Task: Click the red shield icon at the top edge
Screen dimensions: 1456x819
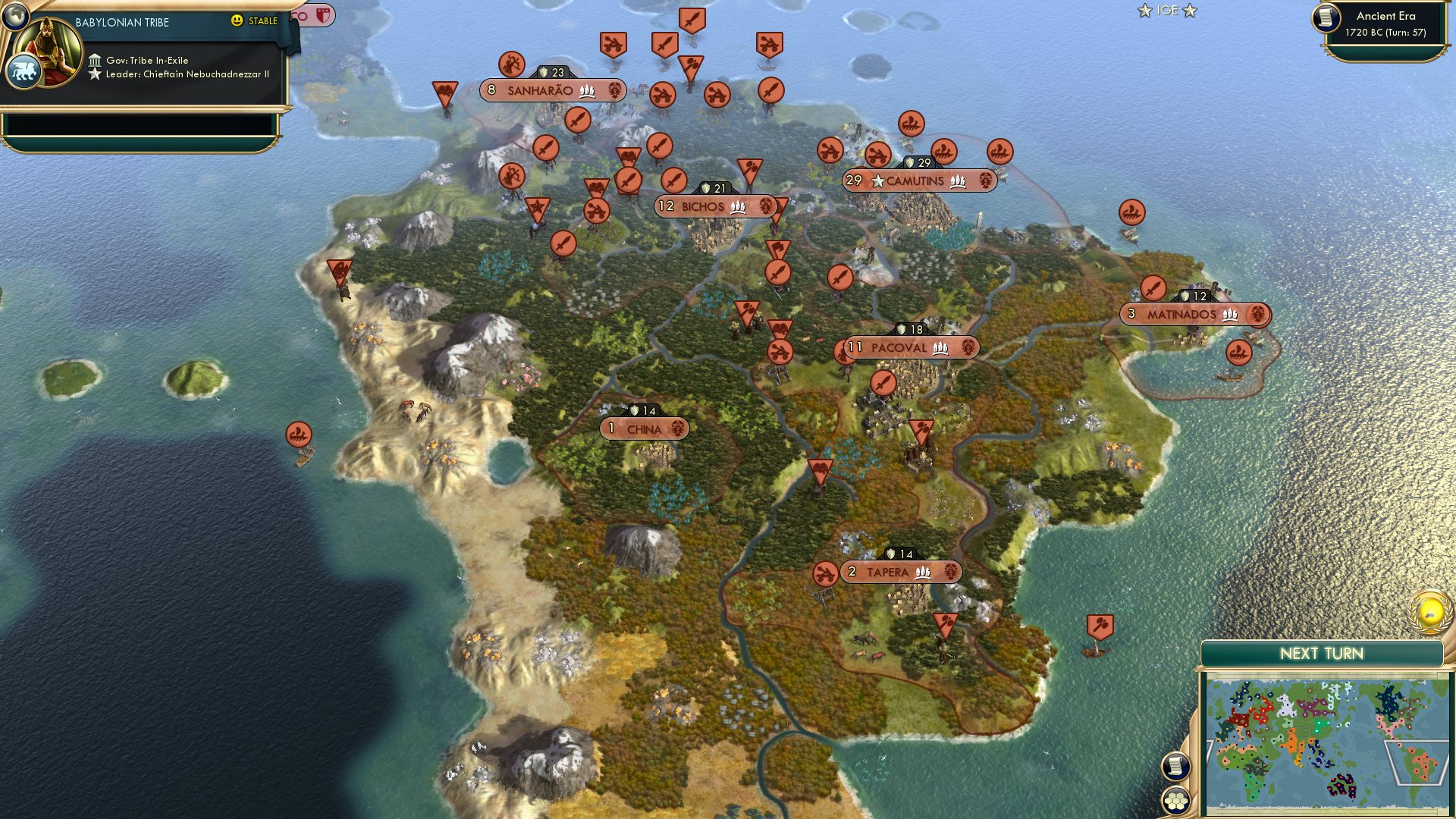Action: point(323,14)
